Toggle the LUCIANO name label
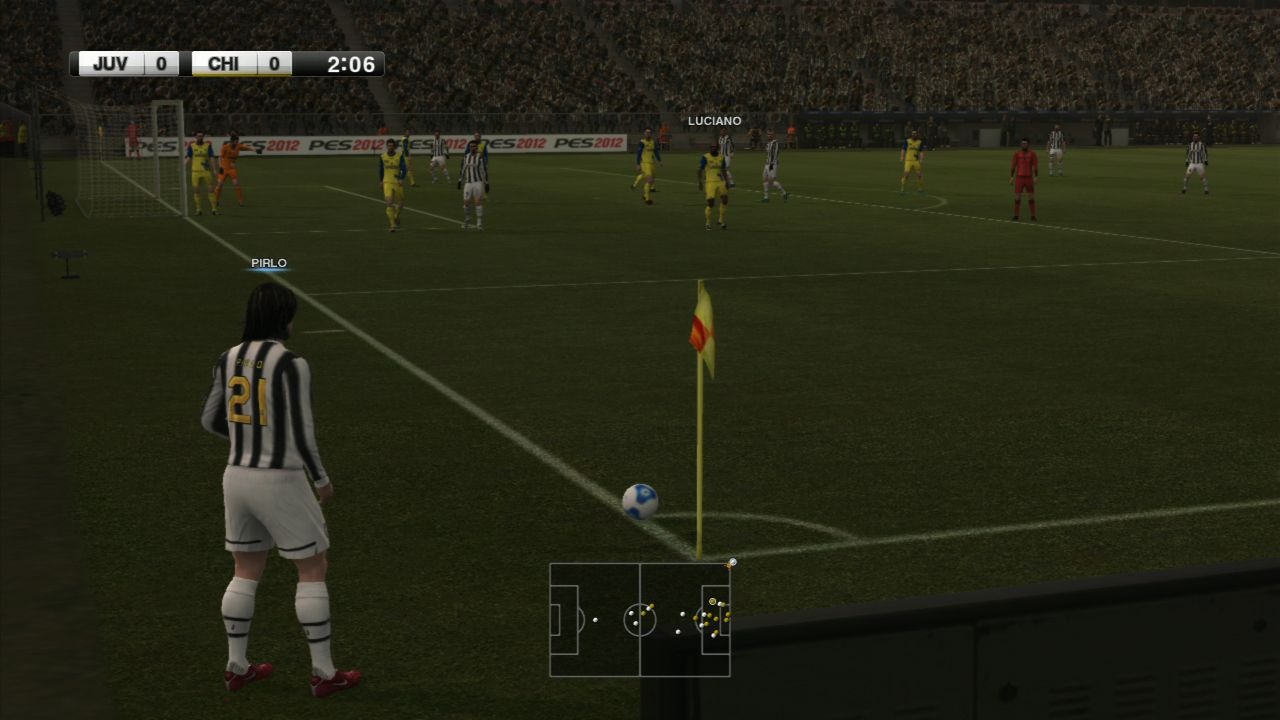This screenshot has height=720, width=1280. (x=713, y=120)
